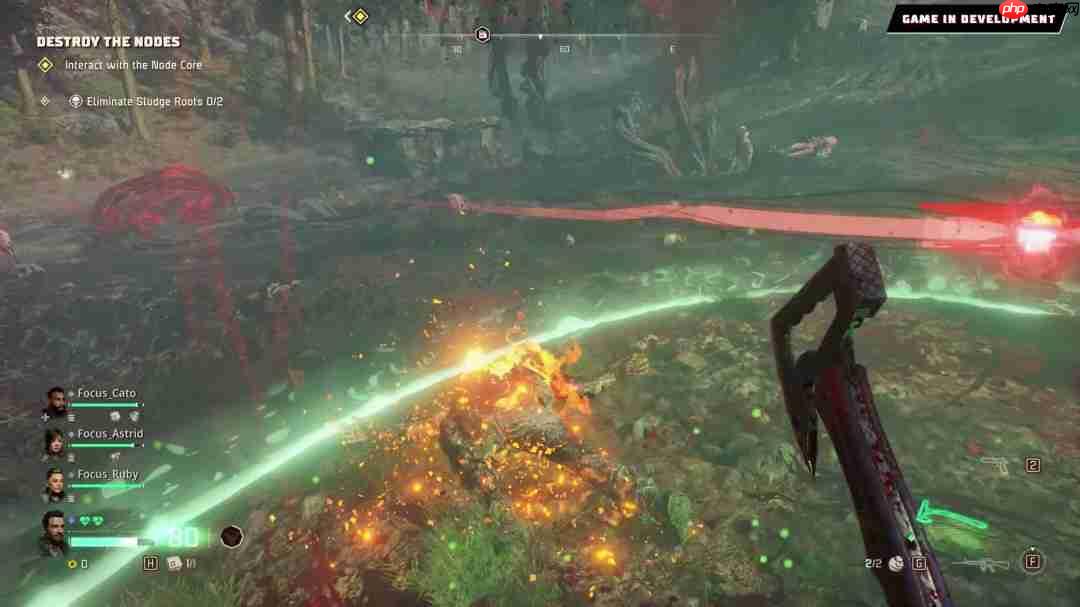
Task: Click the yellow objective marker above the compass
Action: tap(359, 16)
